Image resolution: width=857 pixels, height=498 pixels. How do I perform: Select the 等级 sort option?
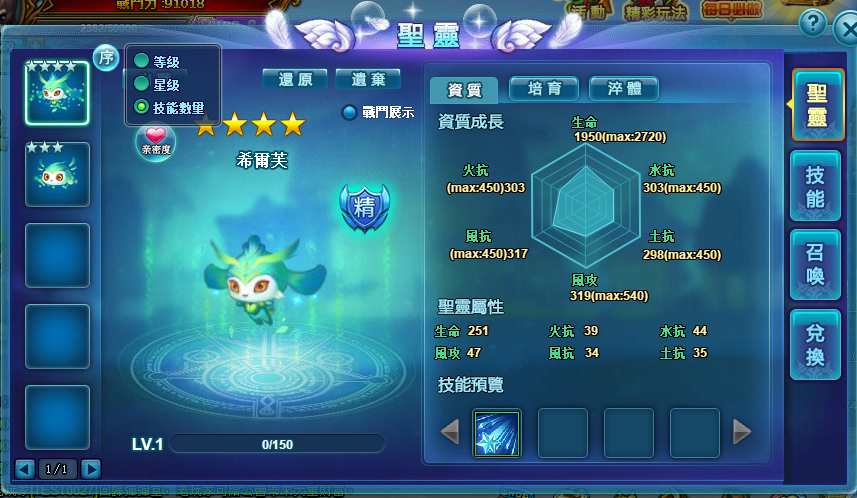(142, 62)
